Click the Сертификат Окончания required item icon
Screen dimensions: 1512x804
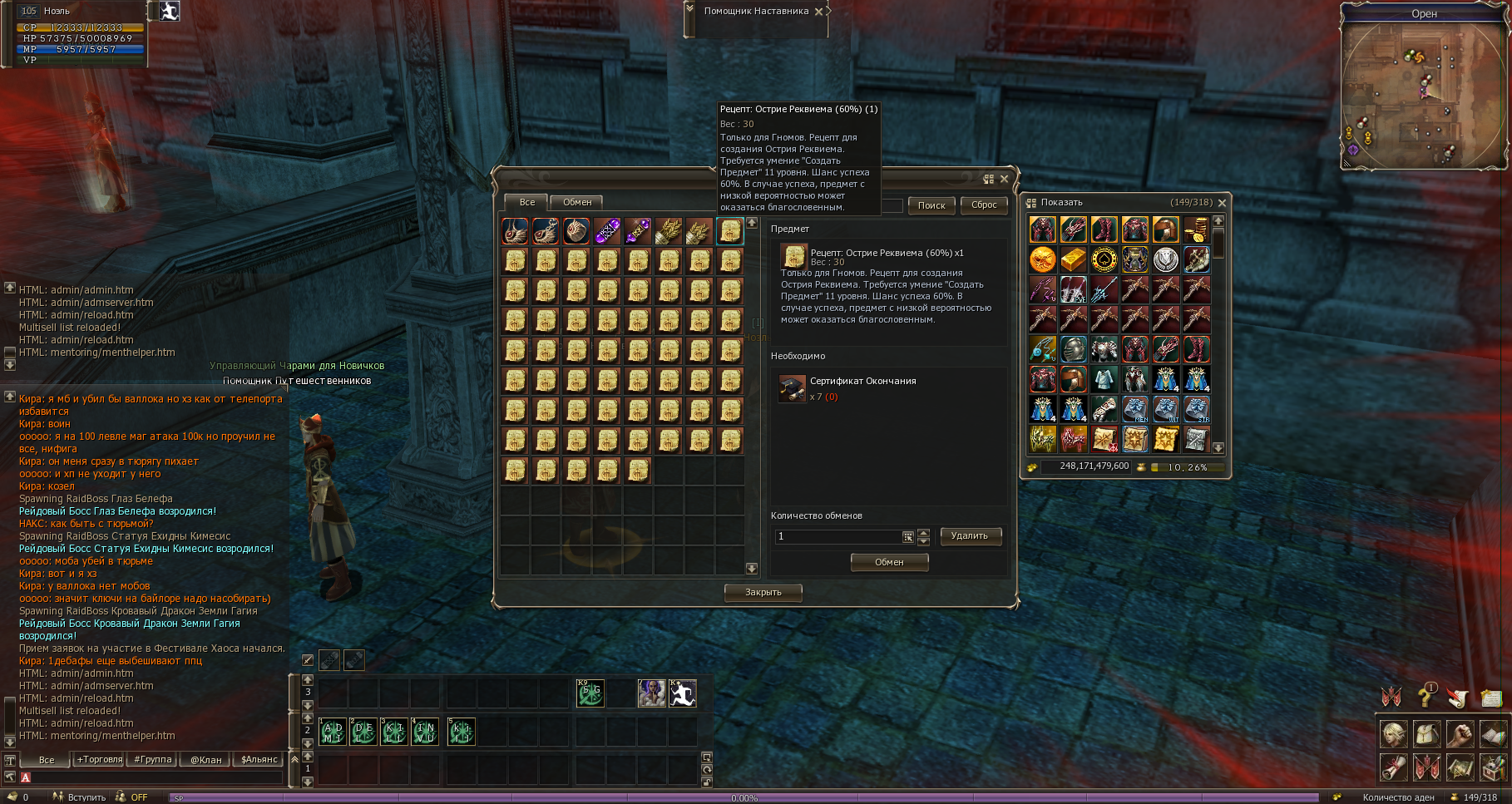[792, 387]
